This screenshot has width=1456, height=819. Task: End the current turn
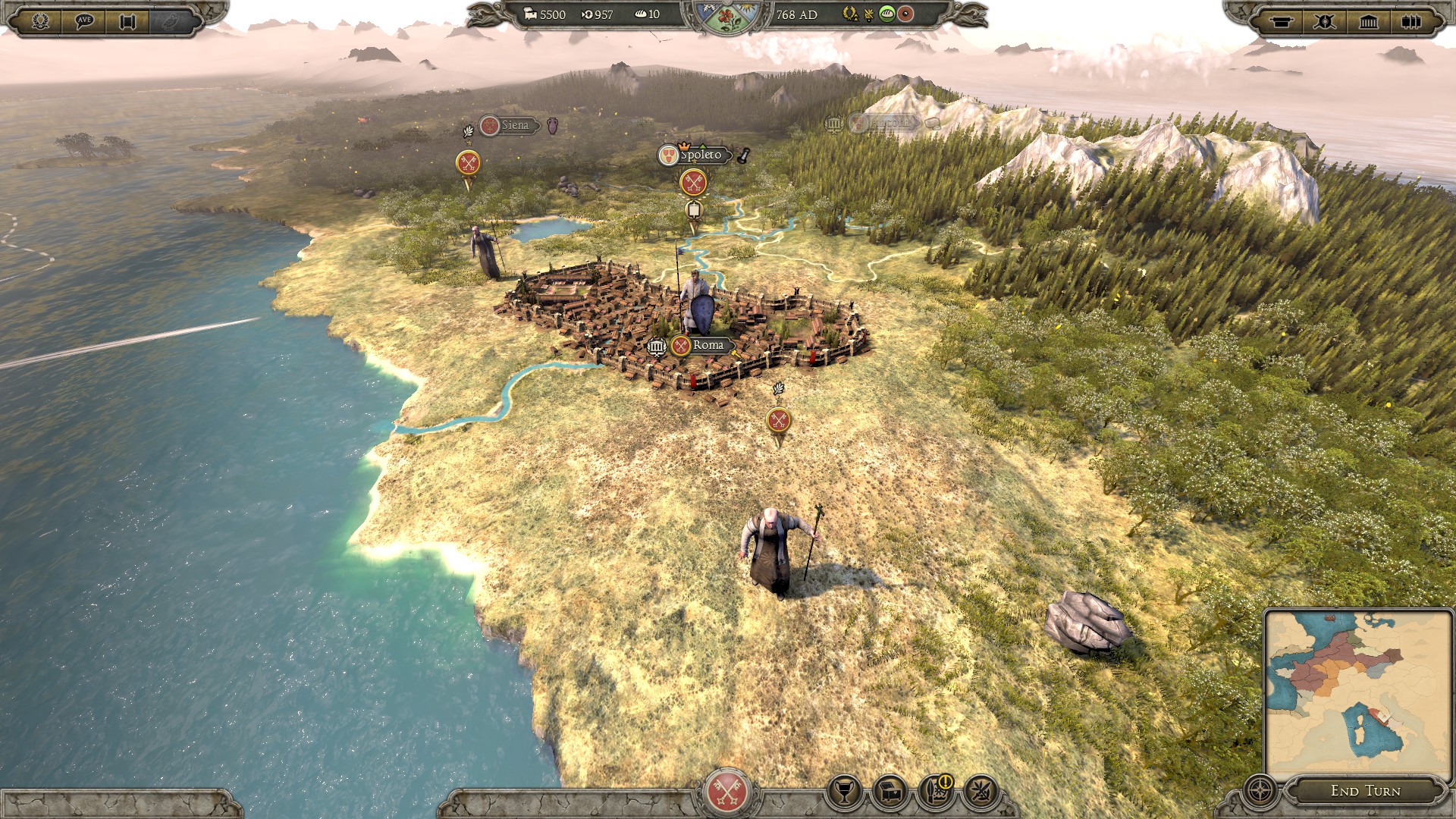(1365, 791)
